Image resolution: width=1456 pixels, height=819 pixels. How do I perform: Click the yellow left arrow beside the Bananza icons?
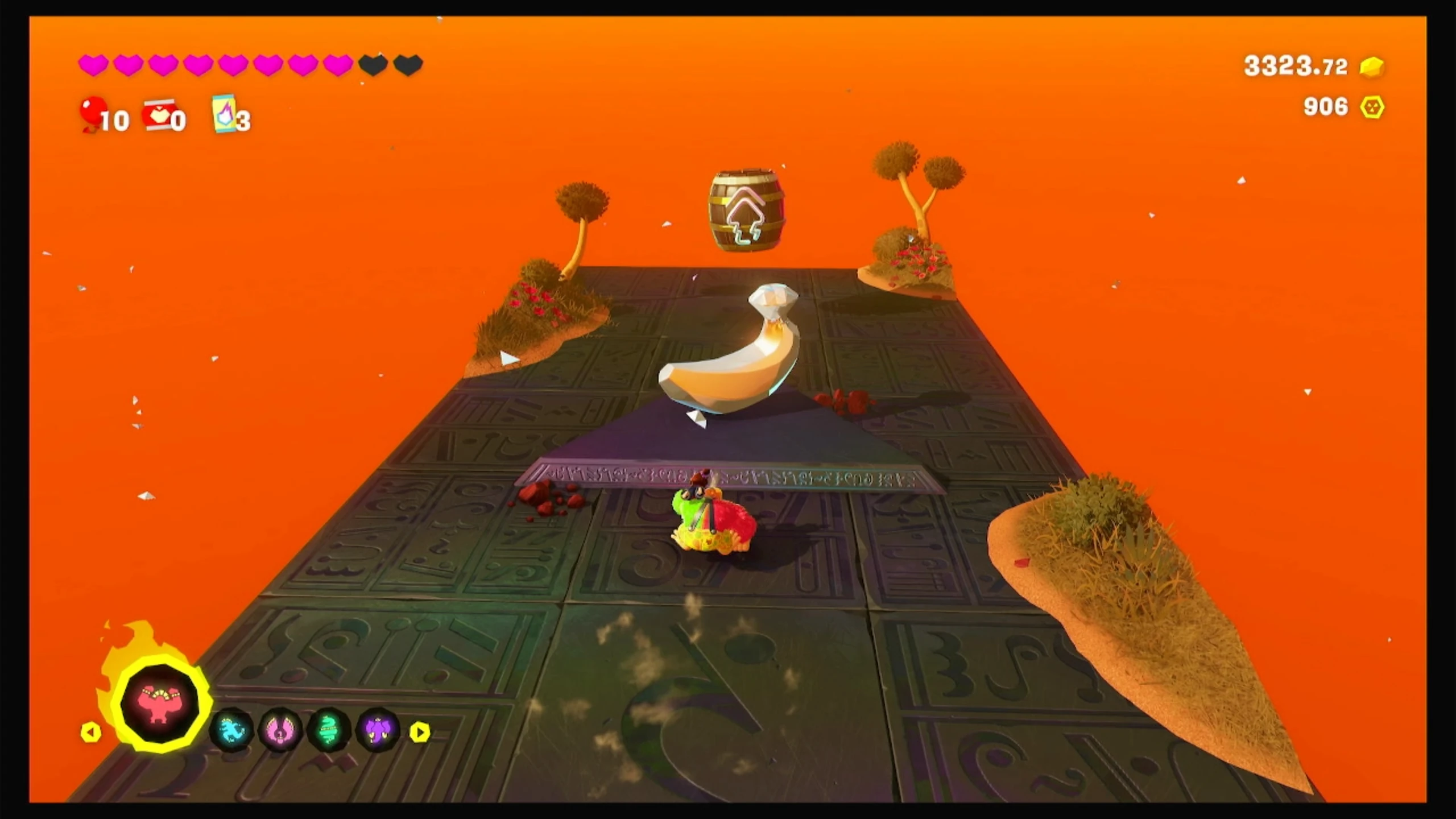click(91, 732)
